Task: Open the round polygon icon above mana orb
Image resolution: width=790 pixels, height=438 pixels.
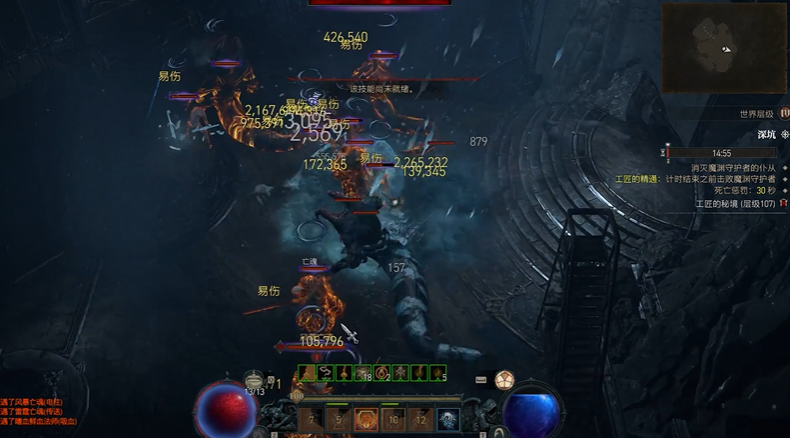Action: (x=504, y=379)
